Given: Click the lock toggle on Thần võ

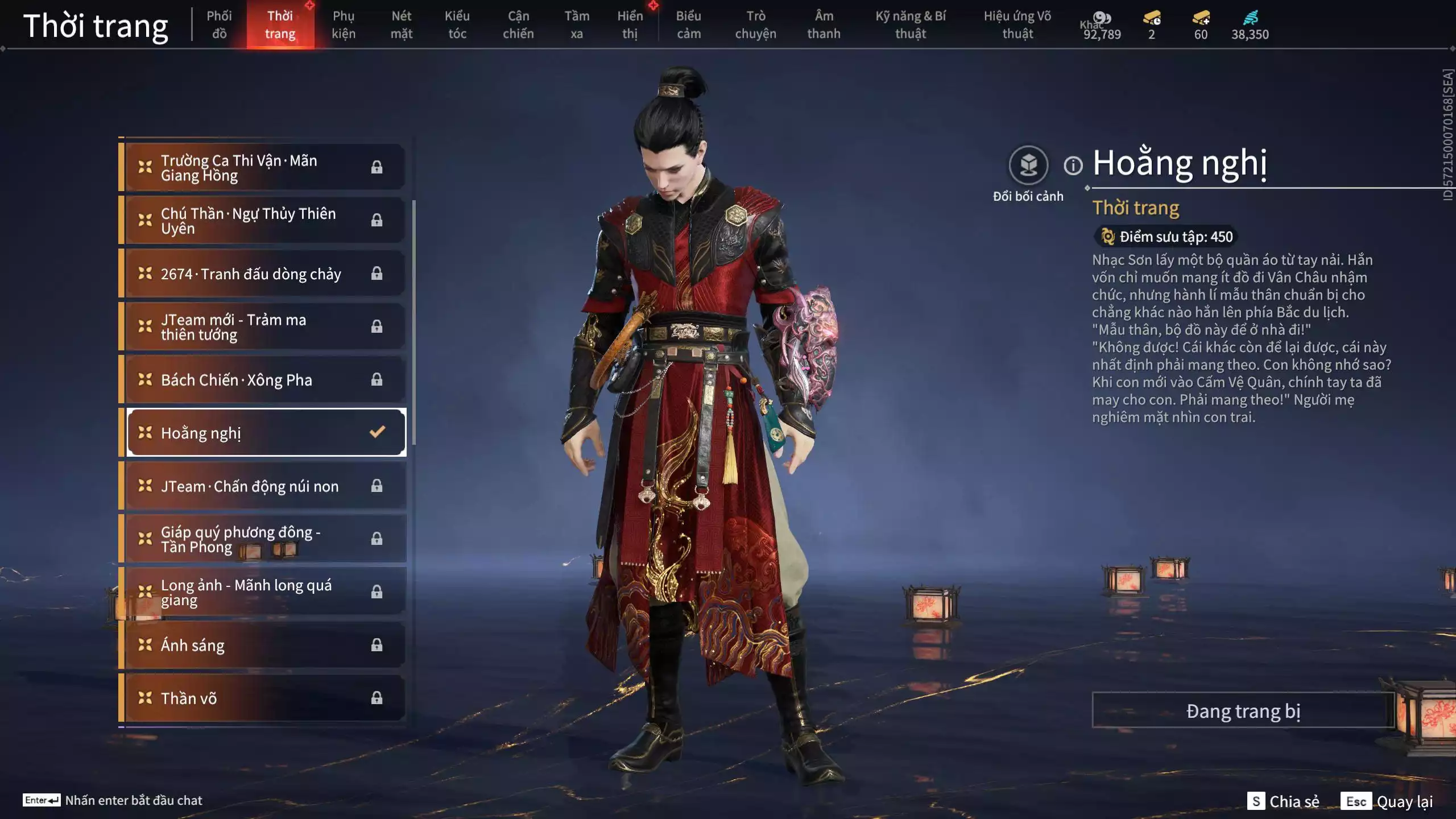Looking at the screenshot, I should click(x=376, y=698).
